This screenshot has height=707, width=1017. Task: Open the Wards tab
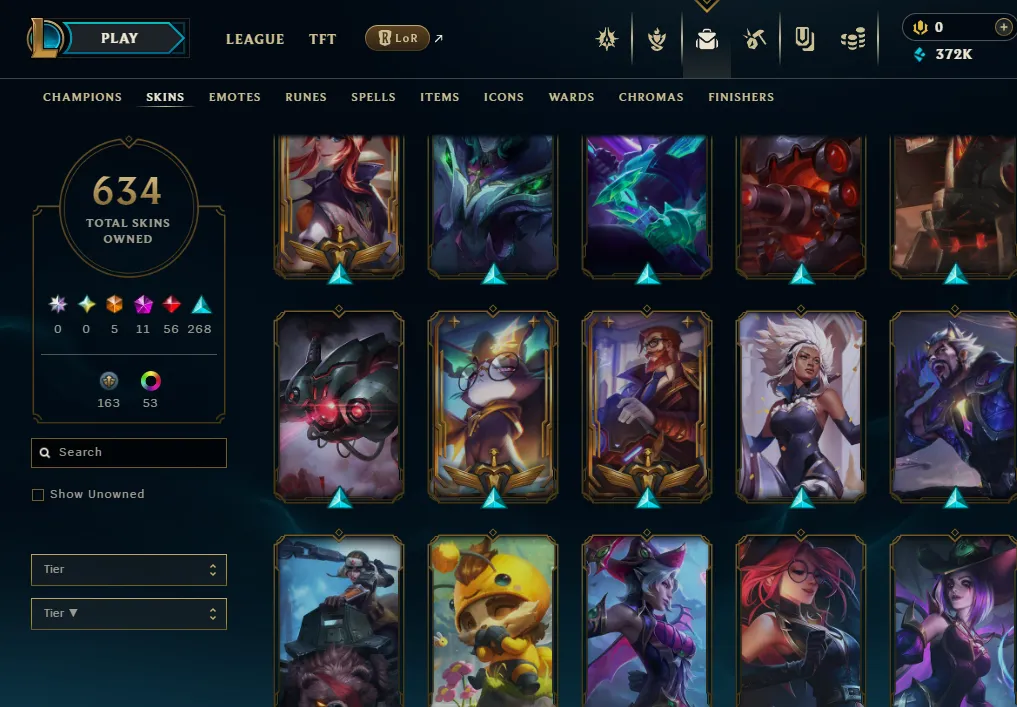click(x=572, y=97)
